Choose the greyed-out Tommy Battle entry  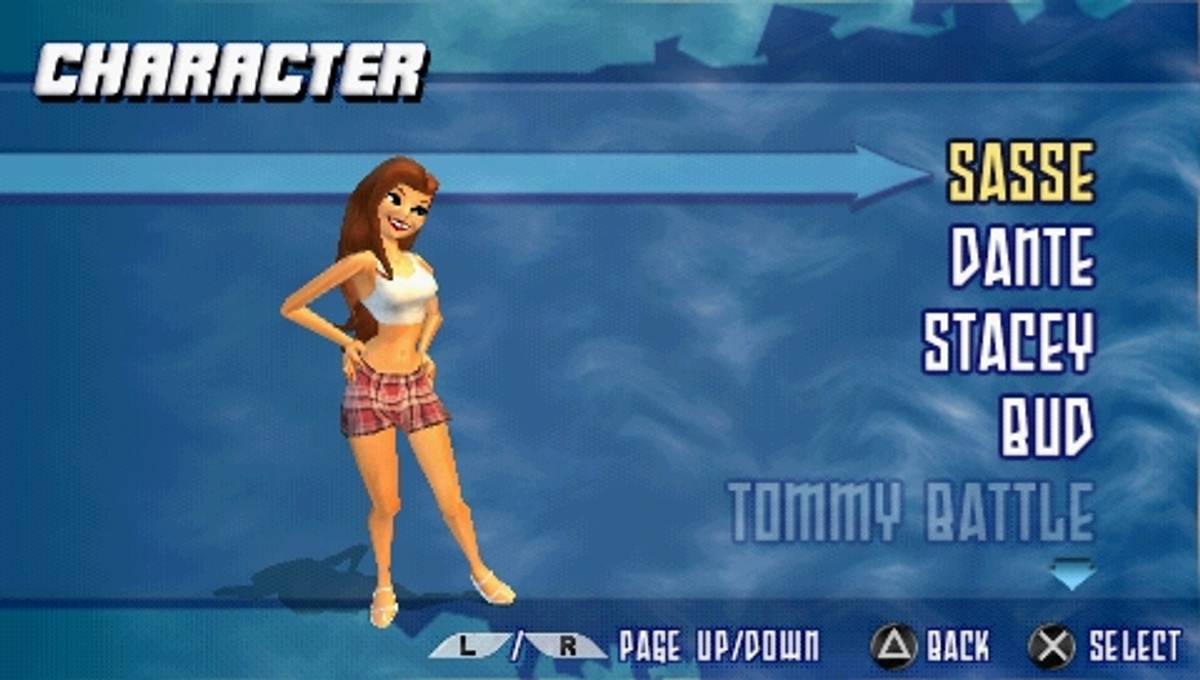[x=911, y=512]
